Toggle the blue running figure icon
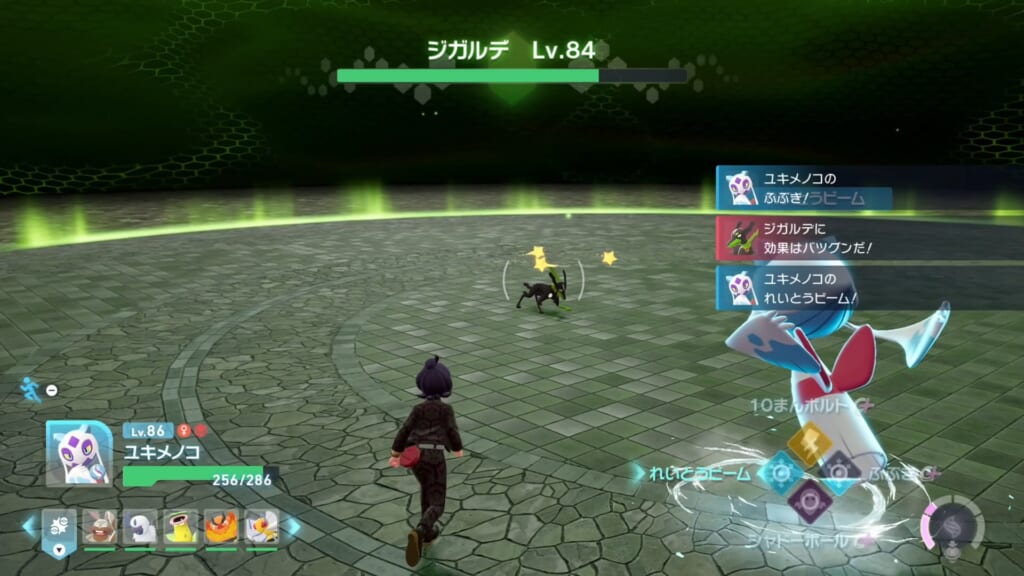Image resolution: width=1024 pixels, height=576 pixels. click(x=32, y=390)
